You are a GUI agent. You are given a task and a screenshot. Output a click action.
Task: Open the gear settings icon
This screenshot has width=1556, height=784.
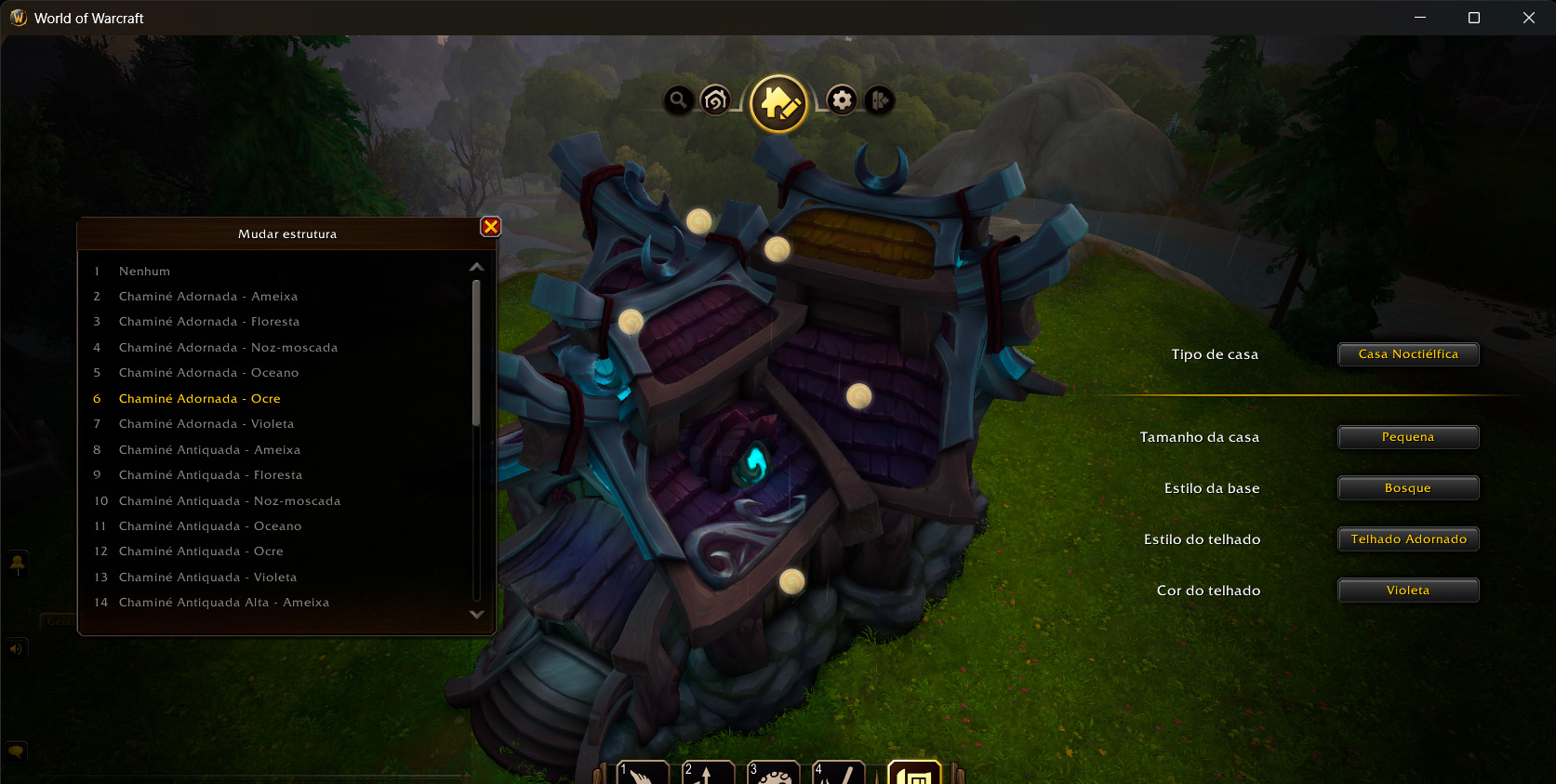click(842, 100)
